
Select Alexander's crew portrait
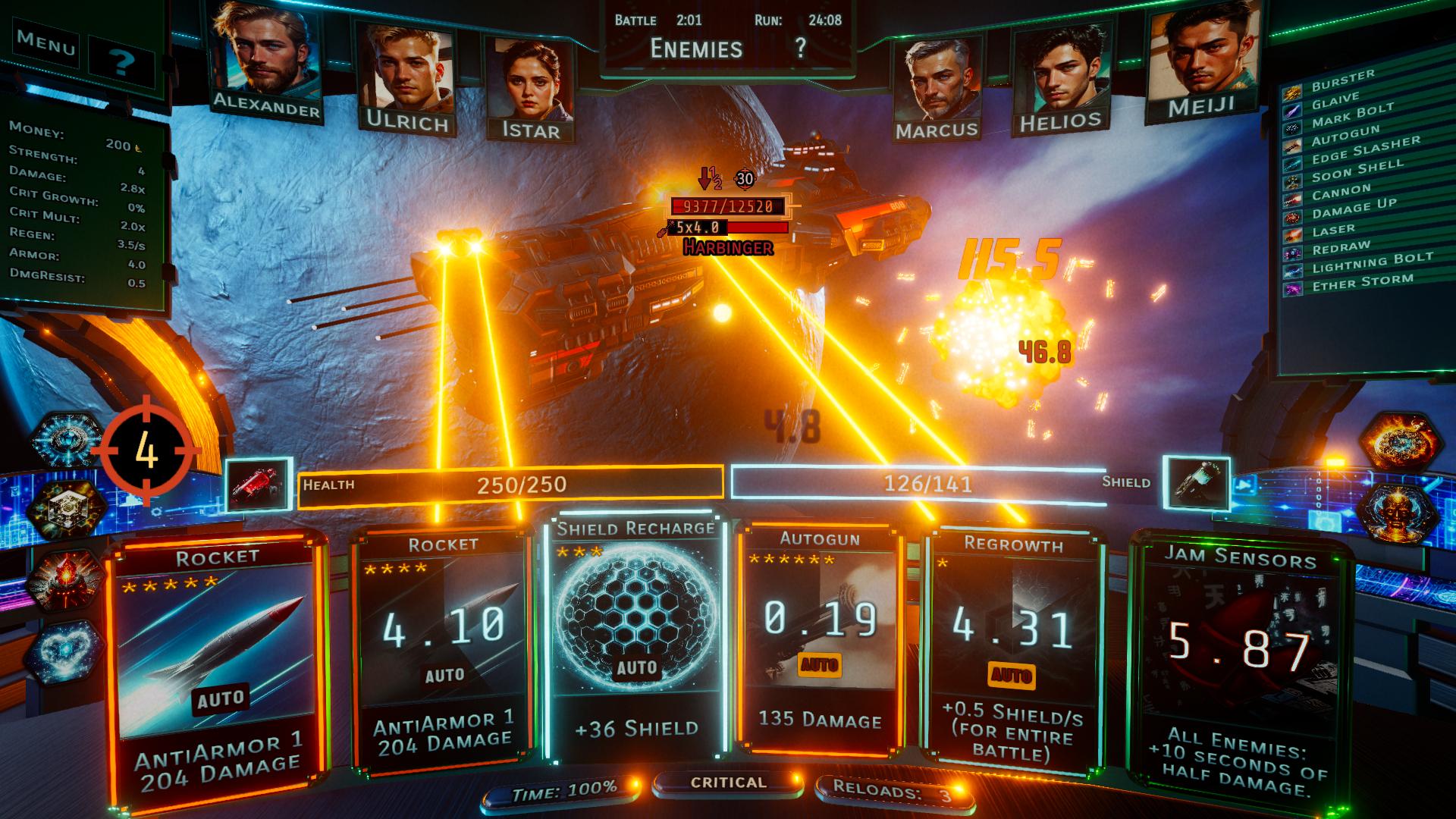[x=265, y=61]
